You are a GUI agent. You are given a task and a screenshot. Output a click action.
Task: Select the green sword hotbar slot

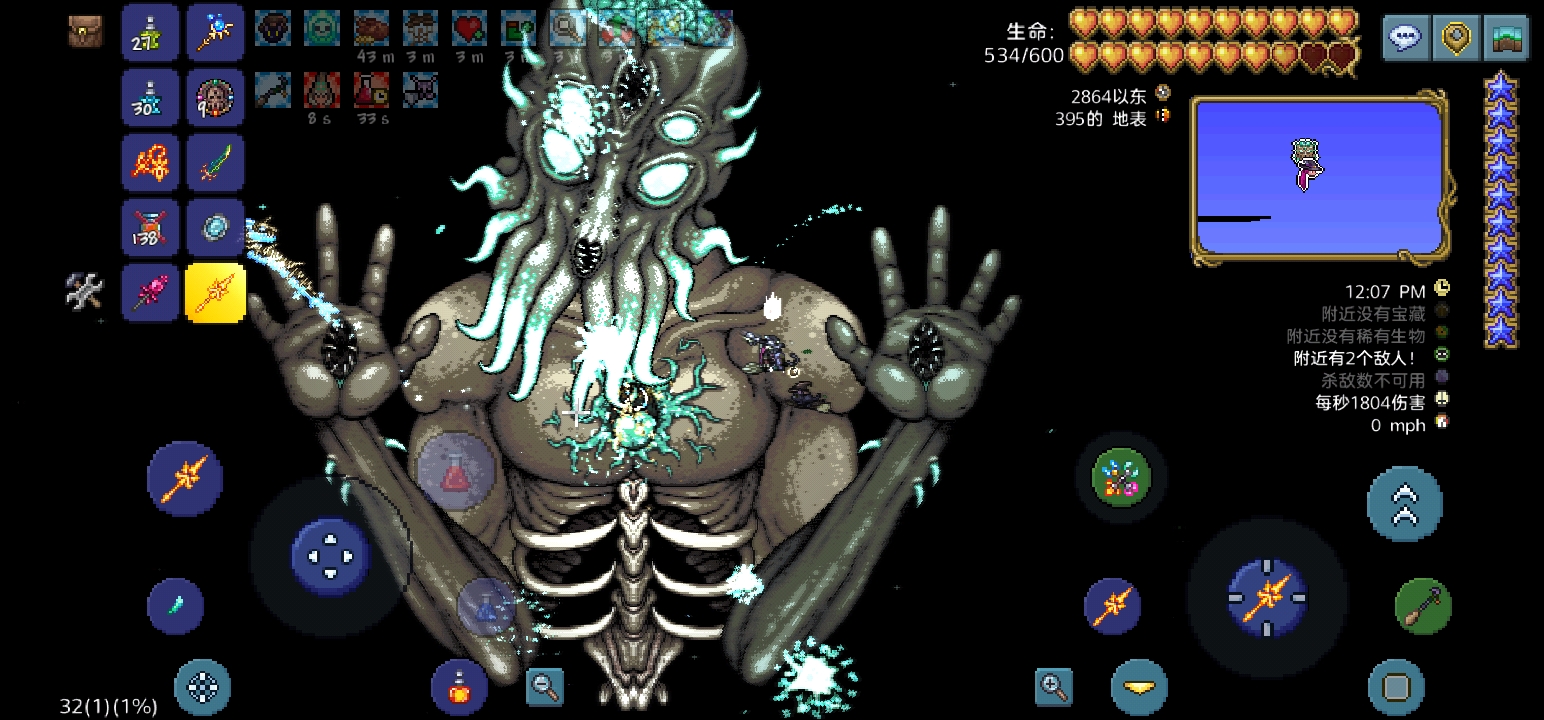point(215,162)
